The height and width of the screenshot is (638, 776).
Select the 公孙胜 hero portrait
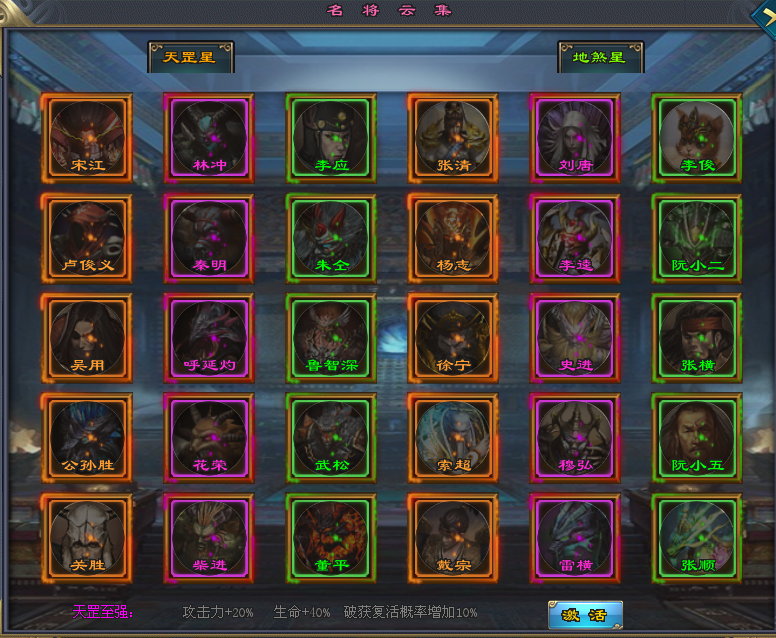[x=88, y=438]
